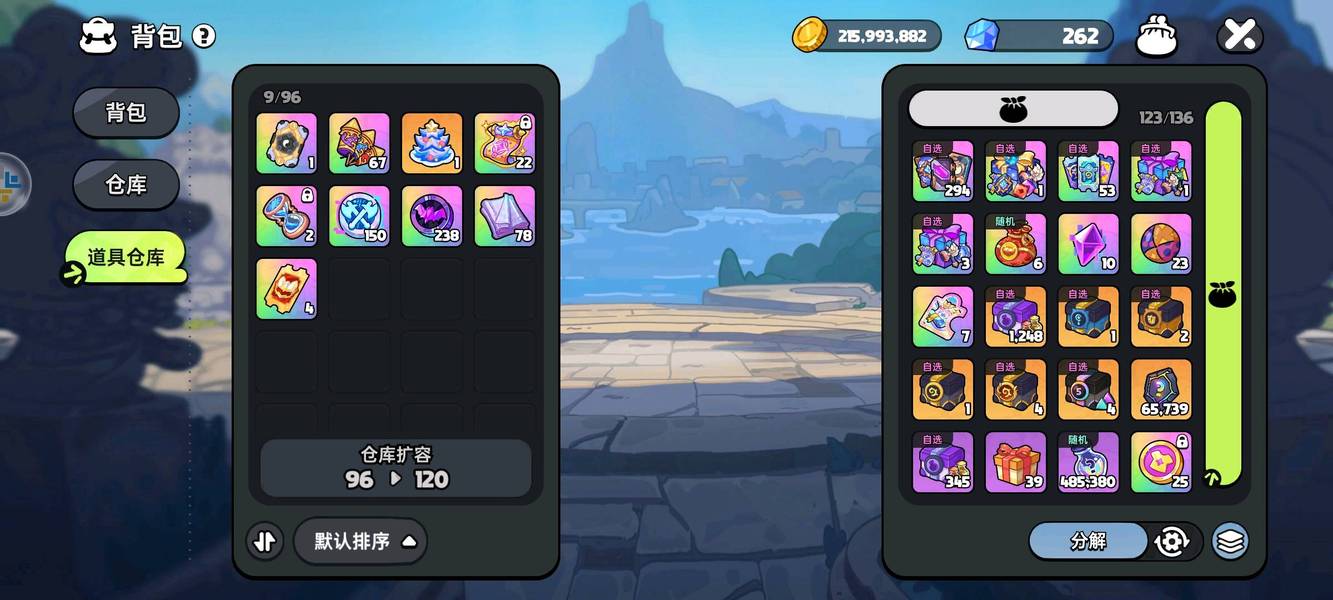Open the 默认排序 sort dropdown
Screen dimensions: 1333x600
(x=360, y=541)
